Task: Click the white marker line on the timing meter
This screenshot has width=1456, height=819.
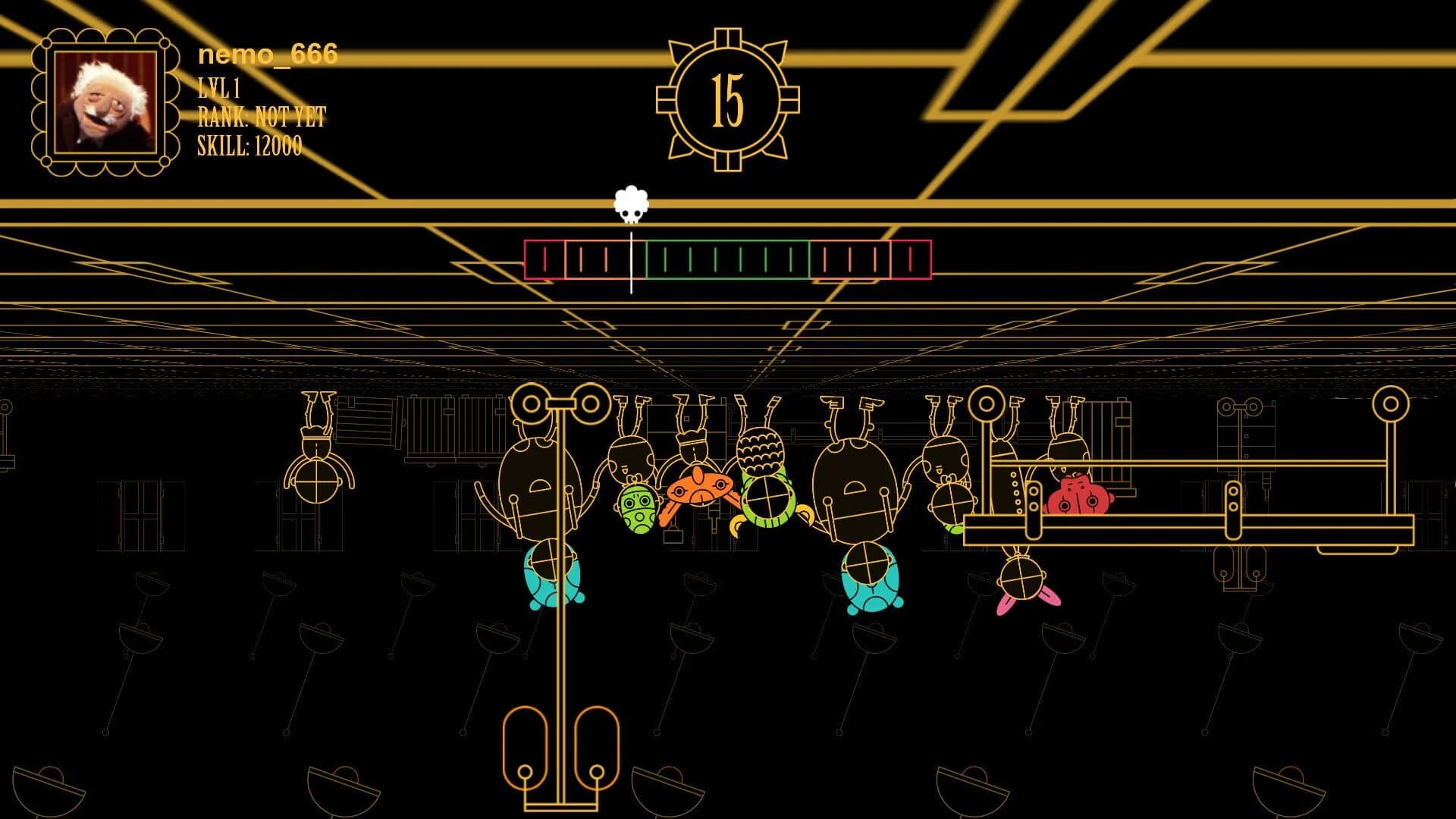Action: coord(630,262)
